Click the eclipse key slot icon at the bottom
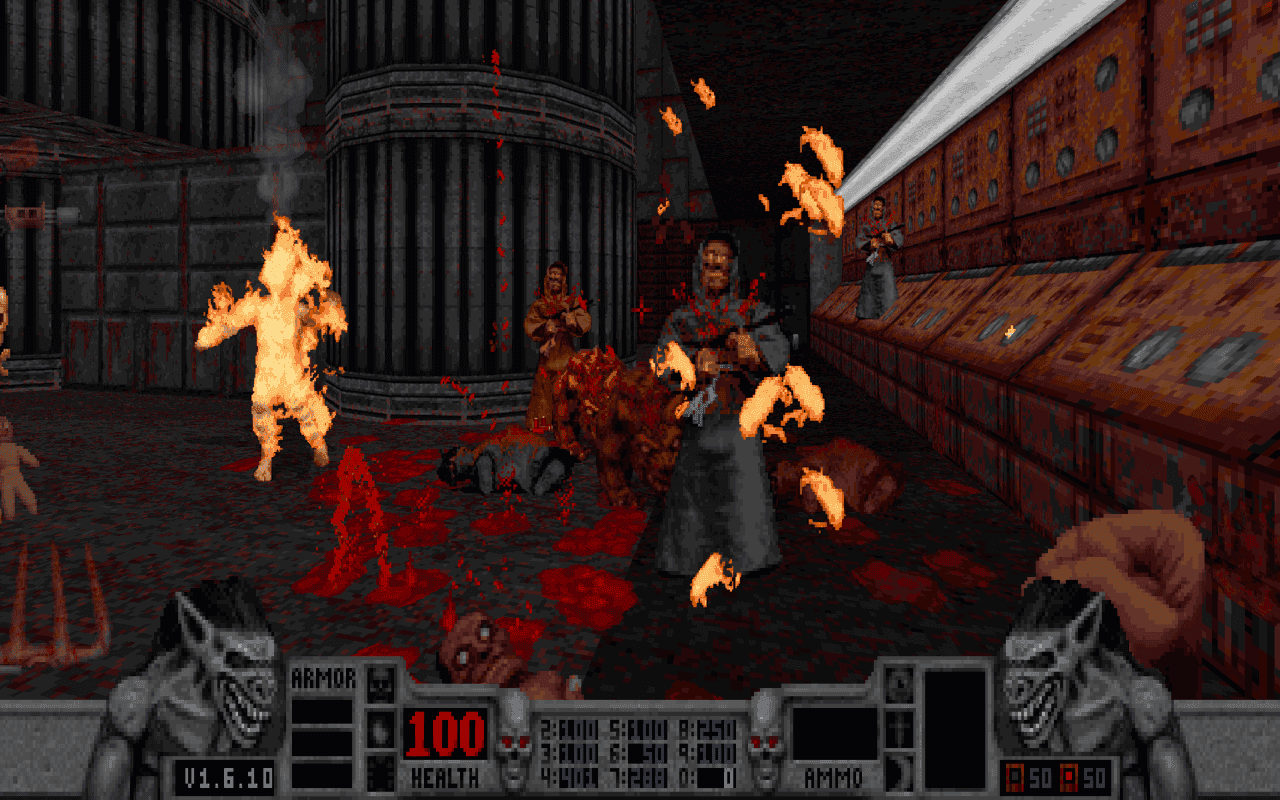1280x800 pixels. (899, 773)
